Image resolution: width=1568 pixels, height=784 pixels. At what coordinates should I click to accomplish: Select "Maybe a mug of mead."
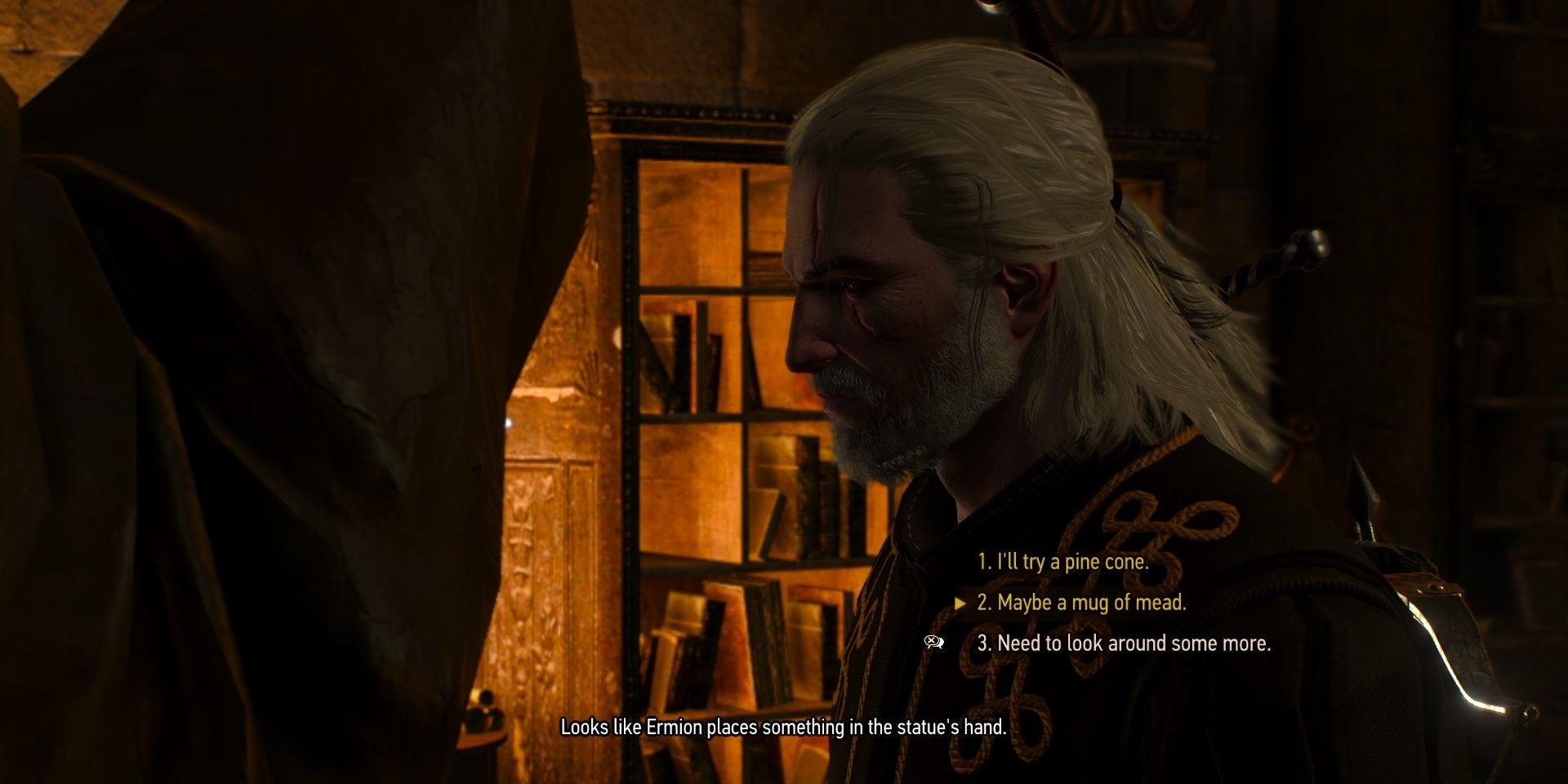(1081, 603)
